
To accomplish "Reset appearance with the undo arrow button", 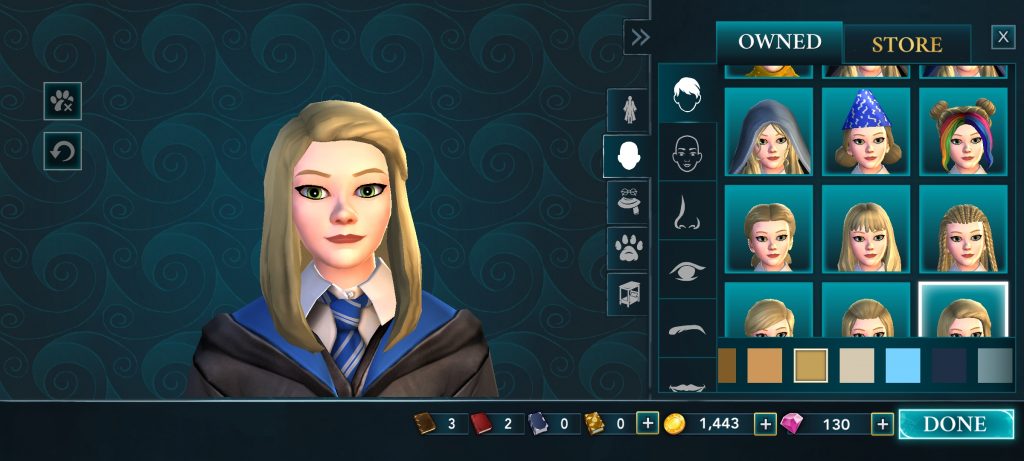I will click(62, 152).
